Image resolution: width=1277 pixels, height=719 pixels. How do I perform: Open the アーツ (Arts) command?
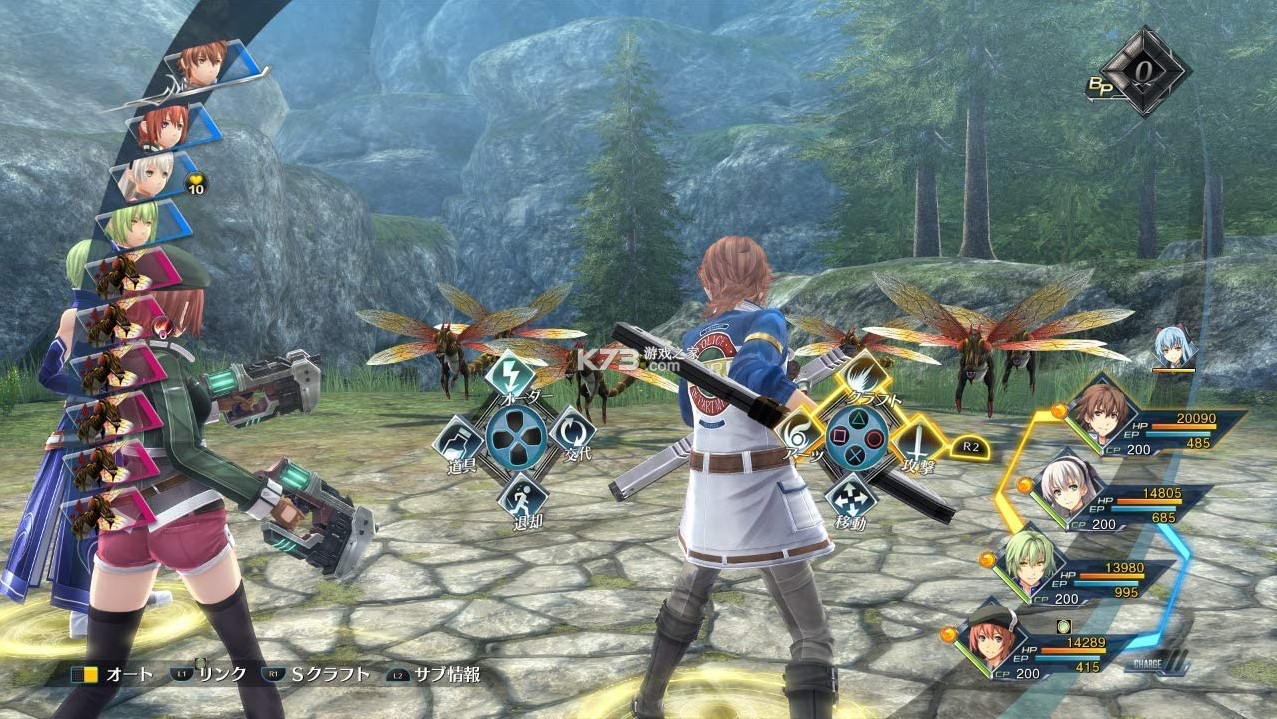(801, 437)
